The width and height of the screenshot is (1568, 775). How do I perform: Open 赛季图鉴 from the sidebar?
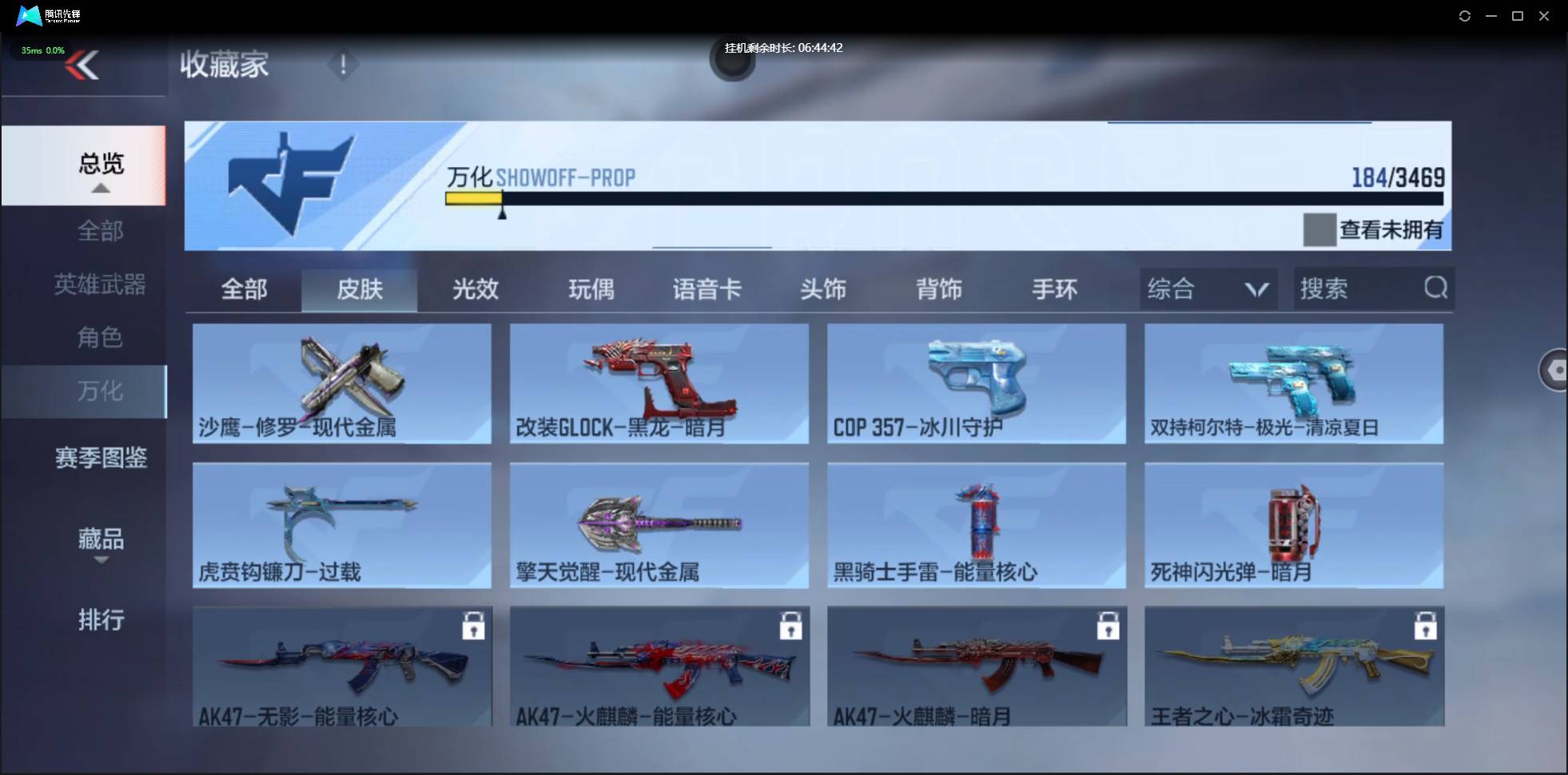point(101,457)
